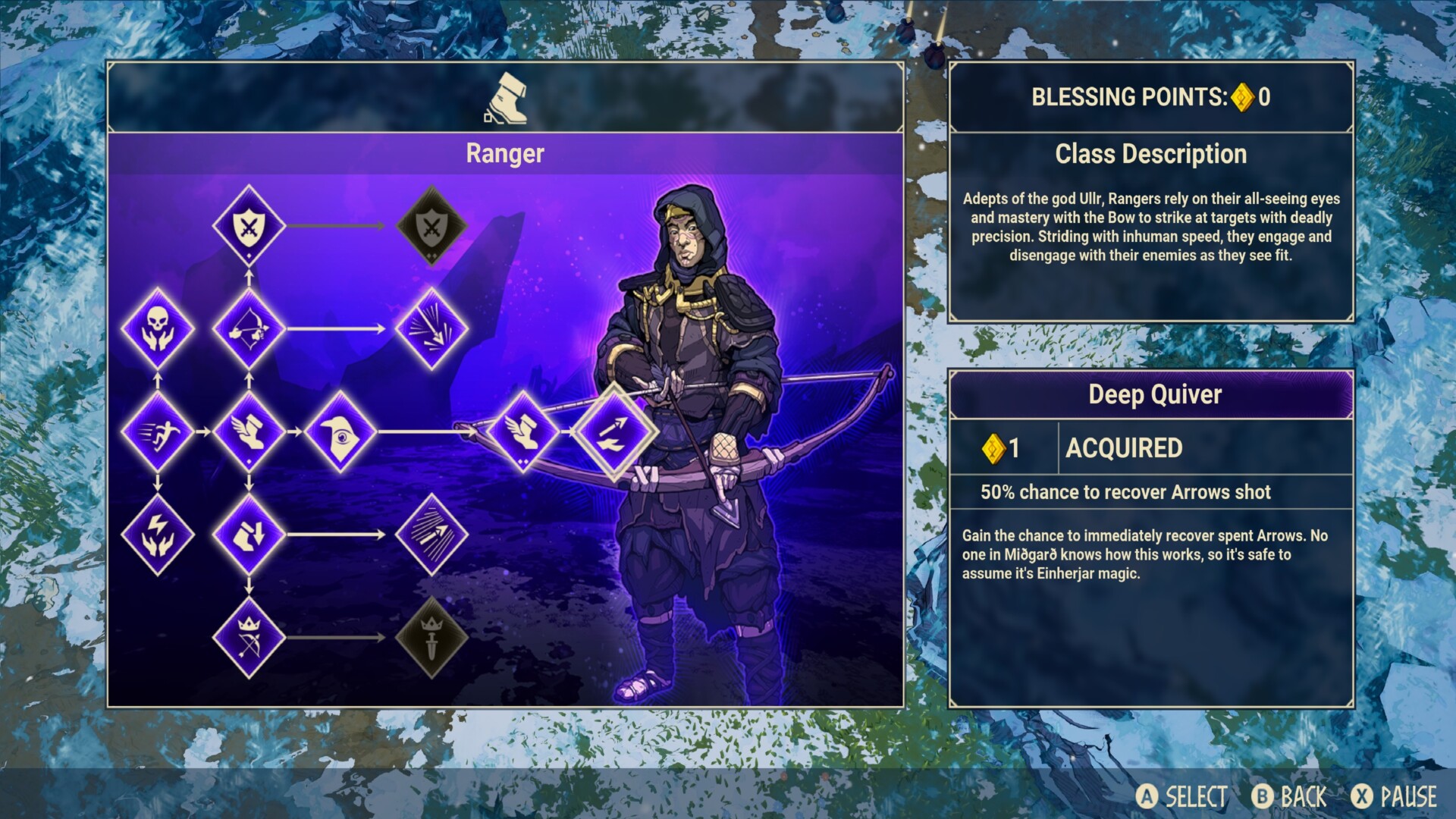Image resolution: width=1456 pixels, height=819 pixels.
Task: Choose the winged boot node beside Deep Quiver
Action: pos(523,431)
